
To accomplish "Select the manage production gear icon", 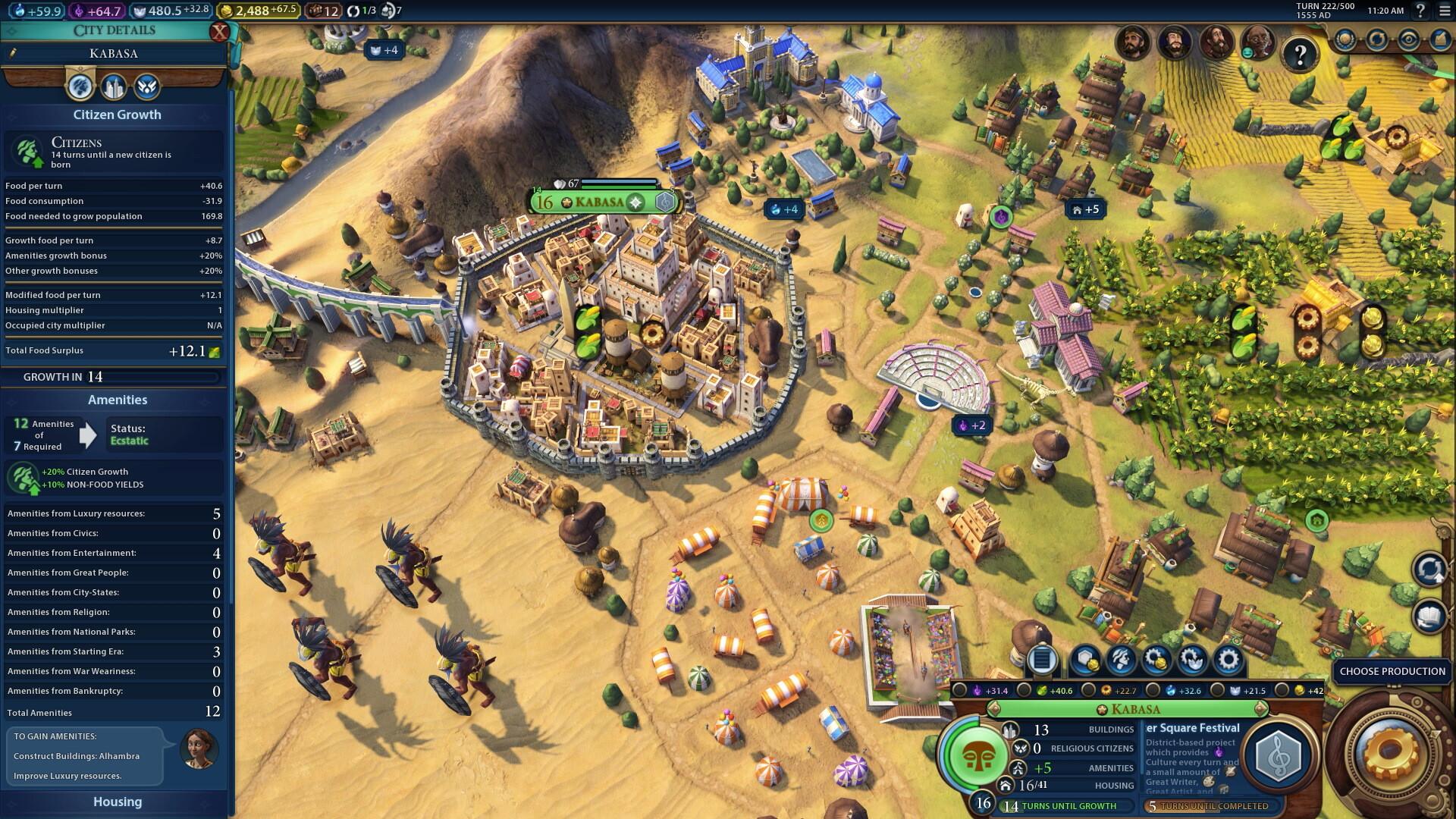I will [1226, 661].
